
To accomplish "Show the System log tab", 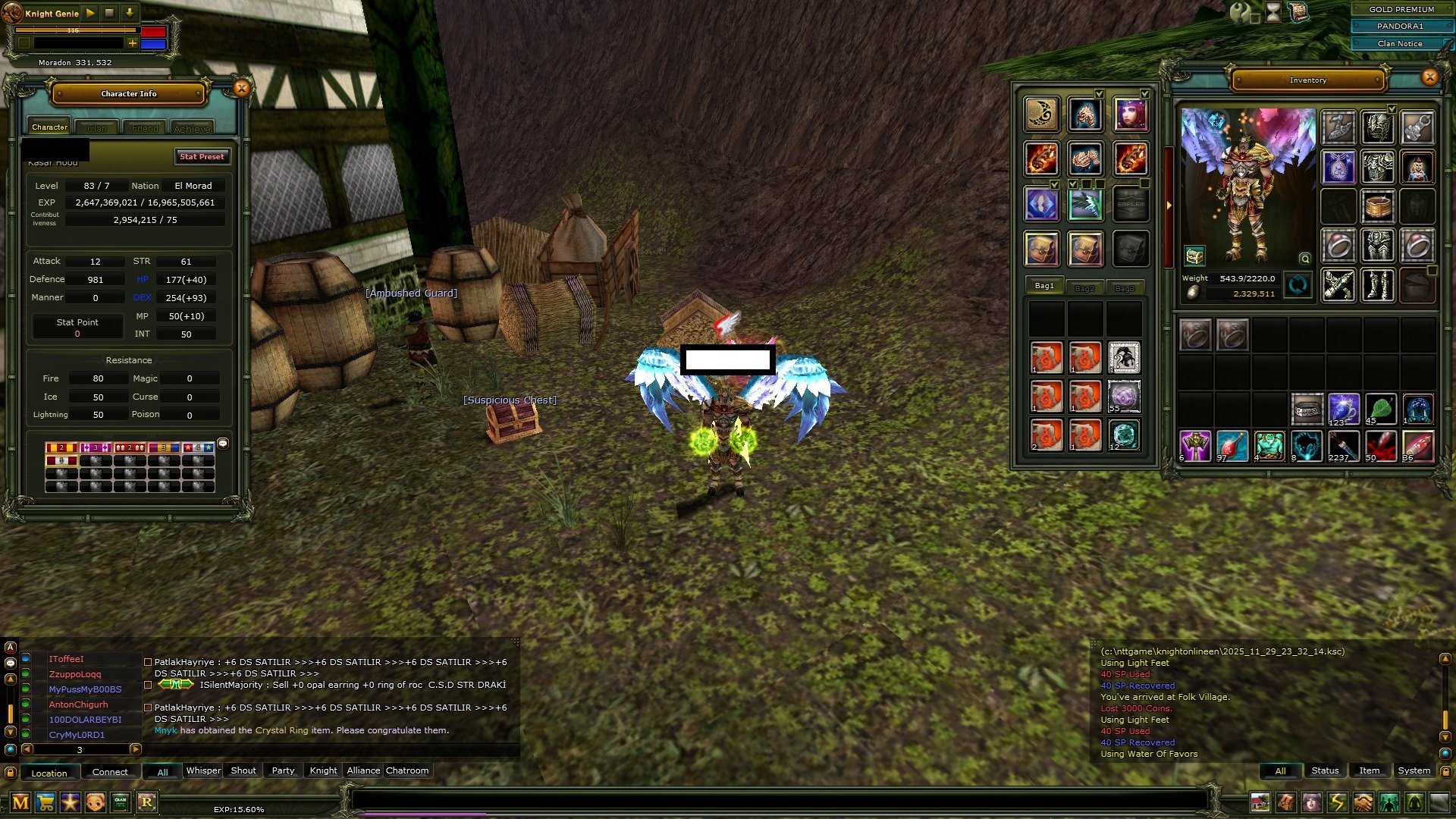I will point(1414,770).
